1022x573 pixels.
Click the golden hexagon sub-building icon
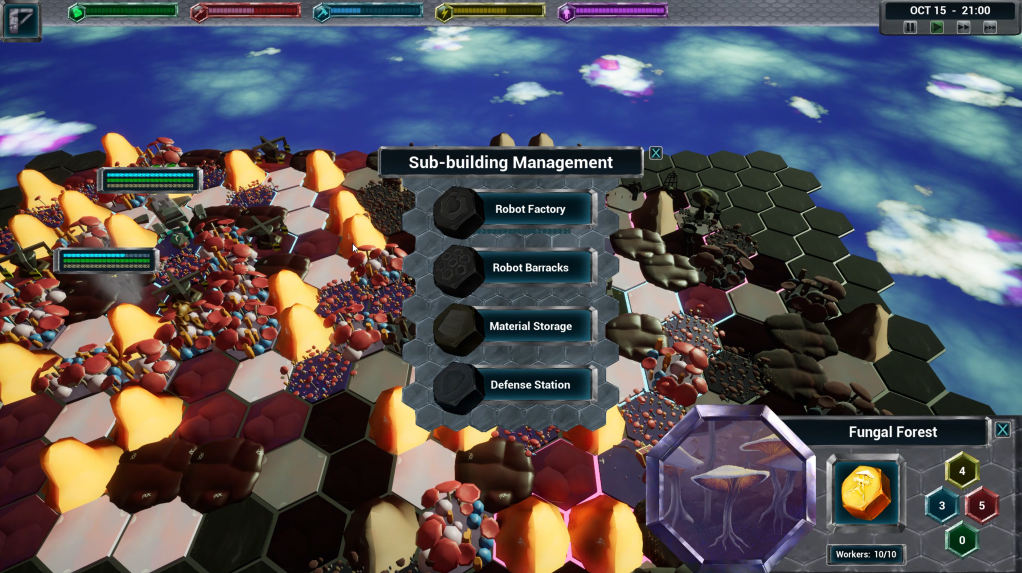tap(864, 492)
